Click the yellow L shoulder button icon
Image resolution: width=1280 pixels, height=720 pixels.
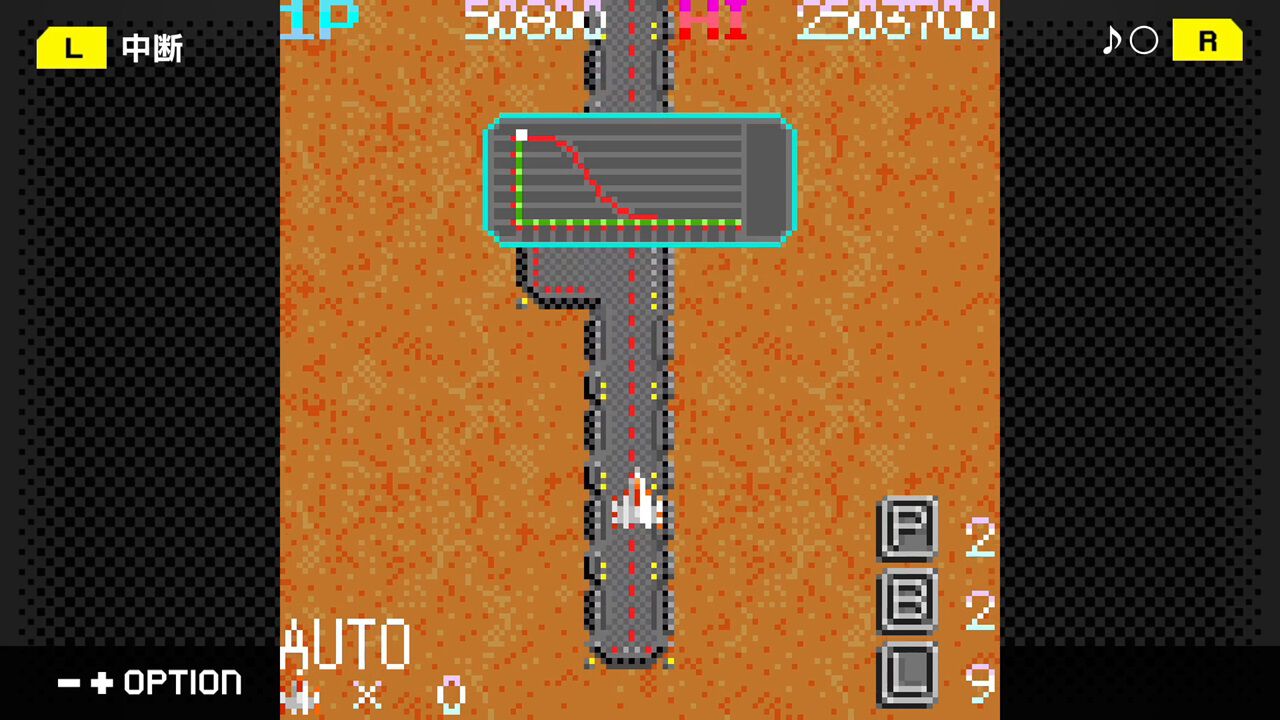(70, 47)
